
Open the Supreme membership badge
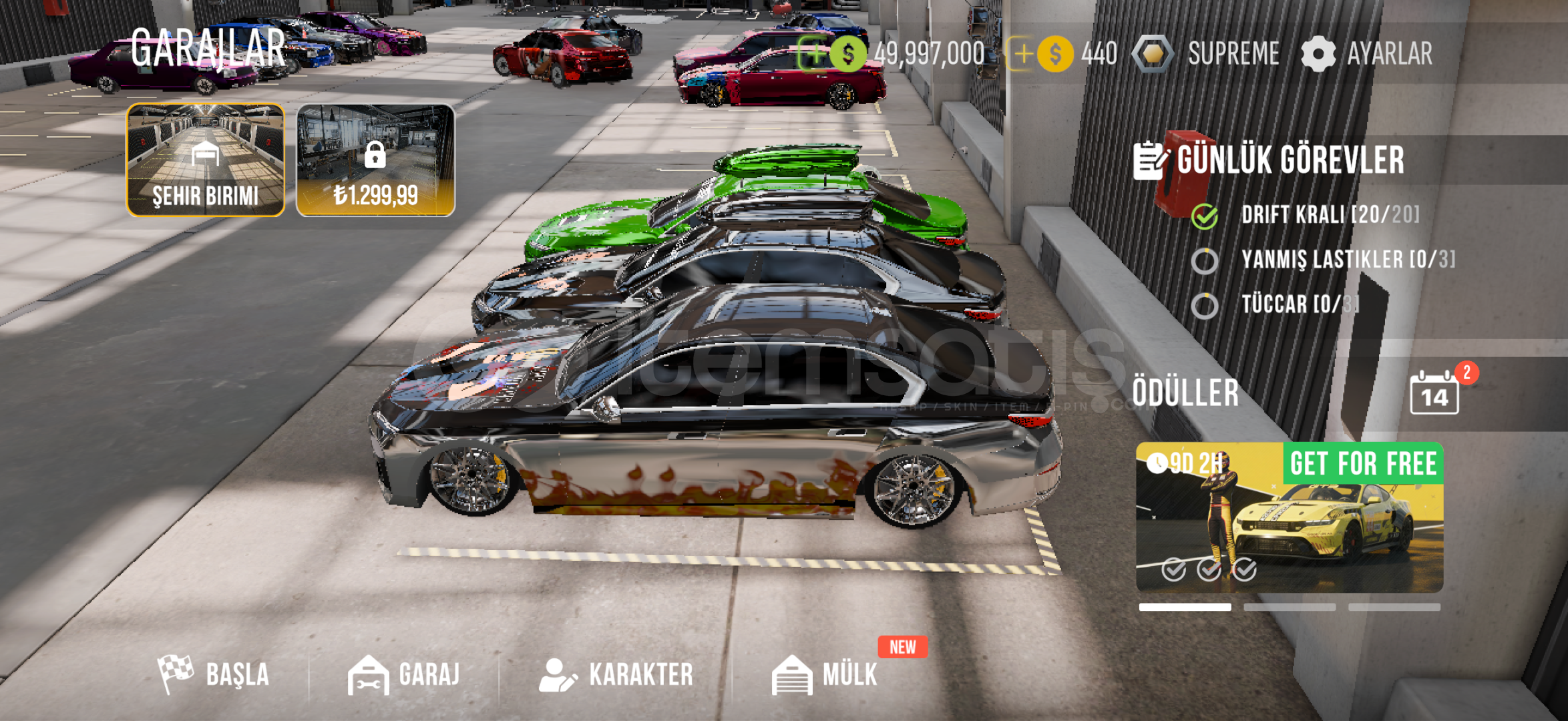[1207, 54]
